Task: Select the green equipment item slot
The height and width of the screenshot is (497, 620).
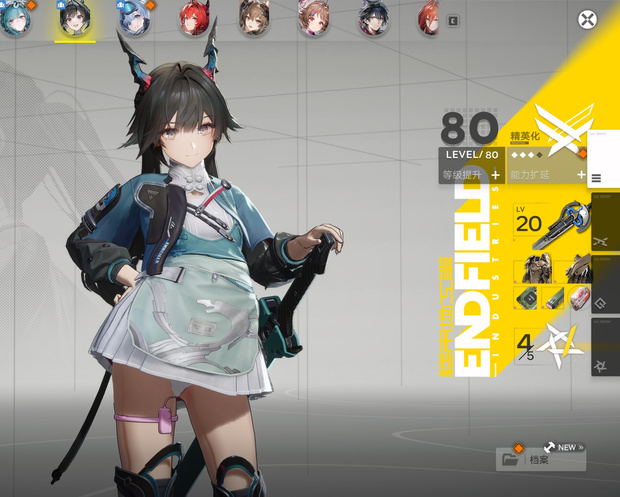Action: (527, 297)
